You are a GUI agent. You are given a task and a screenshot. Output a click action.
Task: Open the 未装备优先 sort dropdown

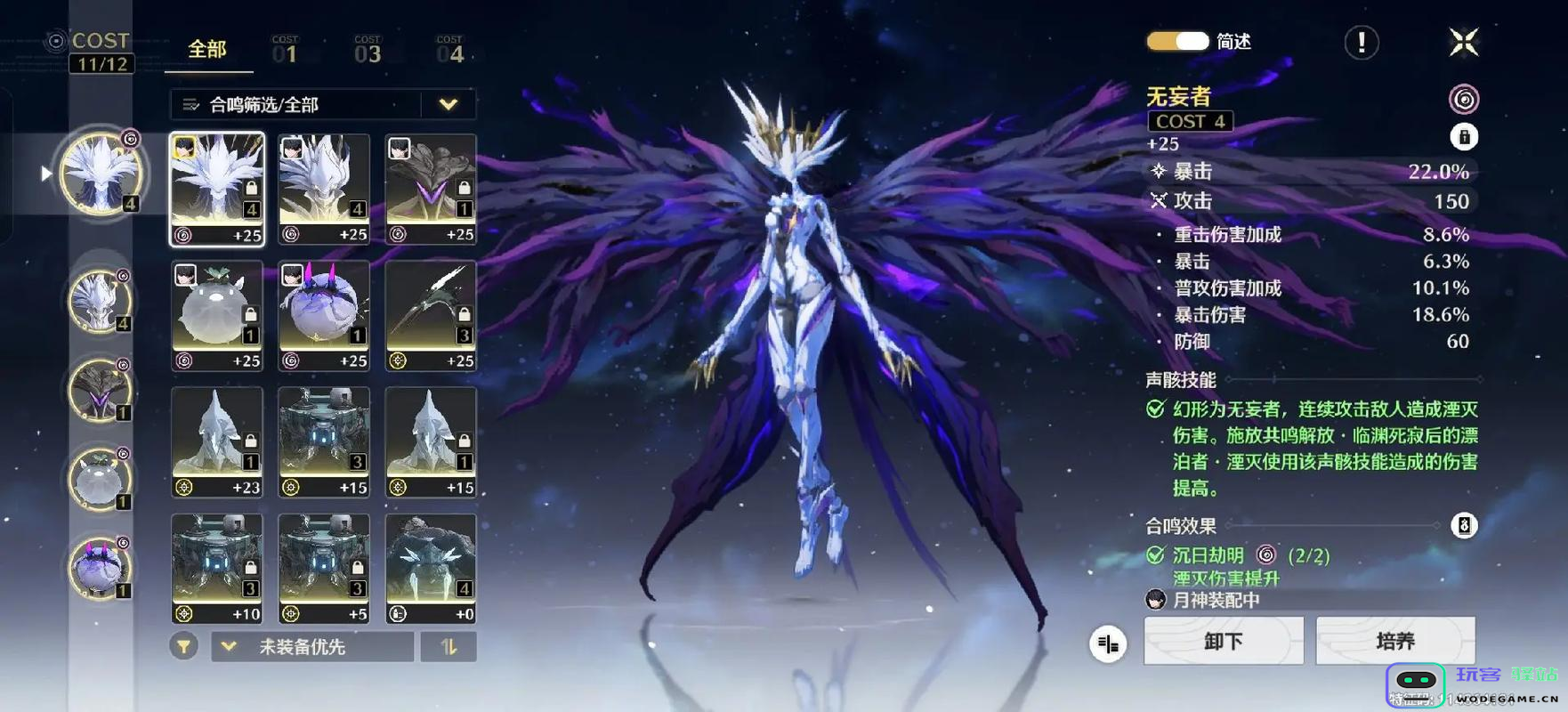[311, 647]
